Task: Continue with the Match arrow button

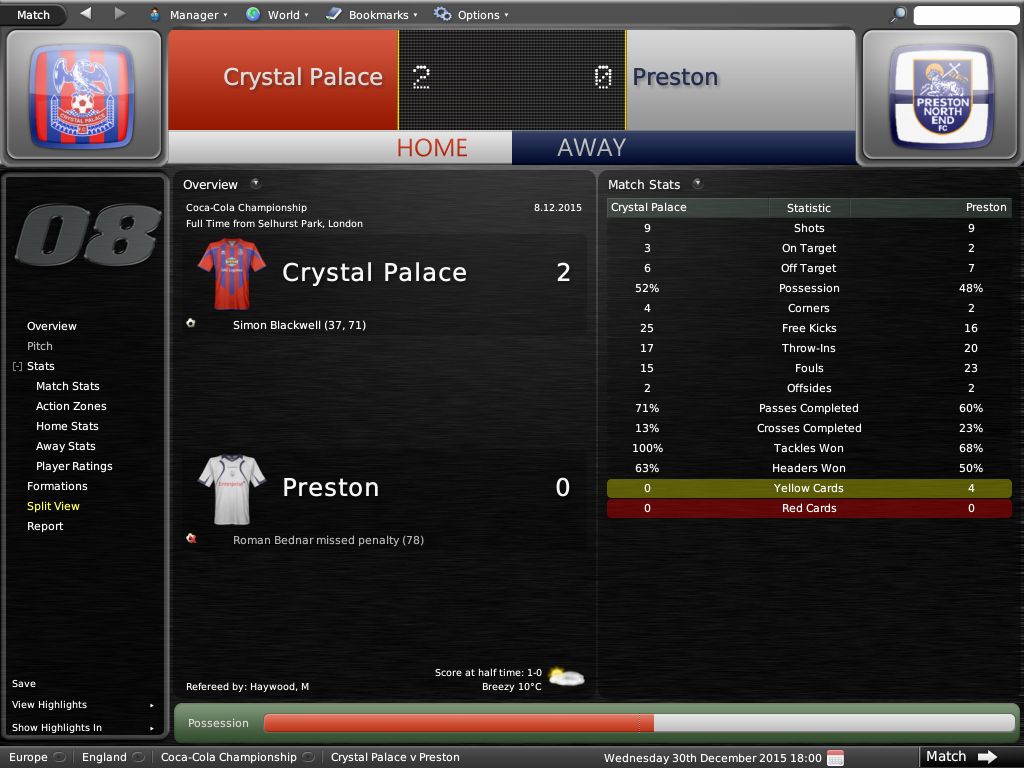Action: point(959,757)
